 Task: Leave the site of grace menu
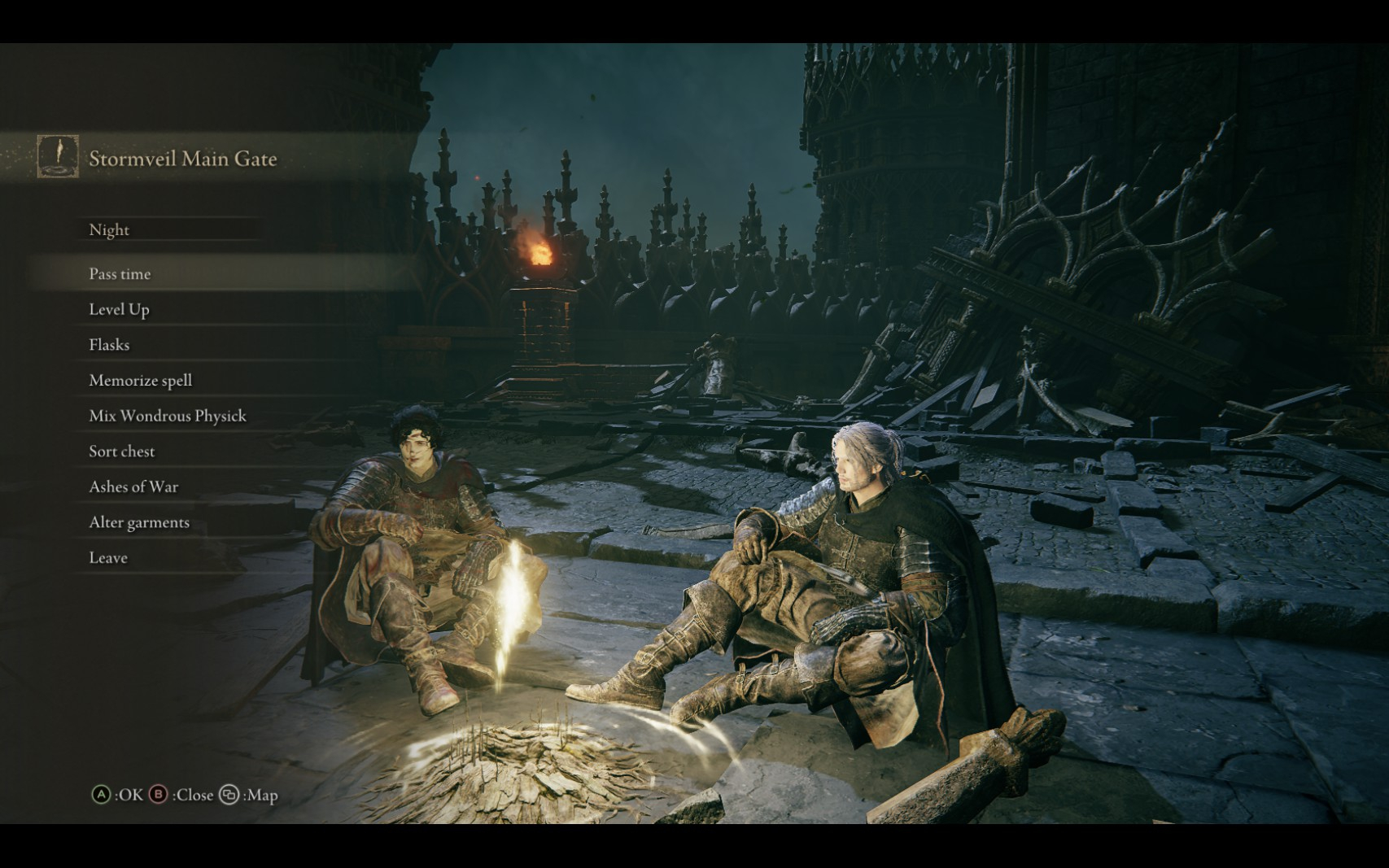coord(108,558)
